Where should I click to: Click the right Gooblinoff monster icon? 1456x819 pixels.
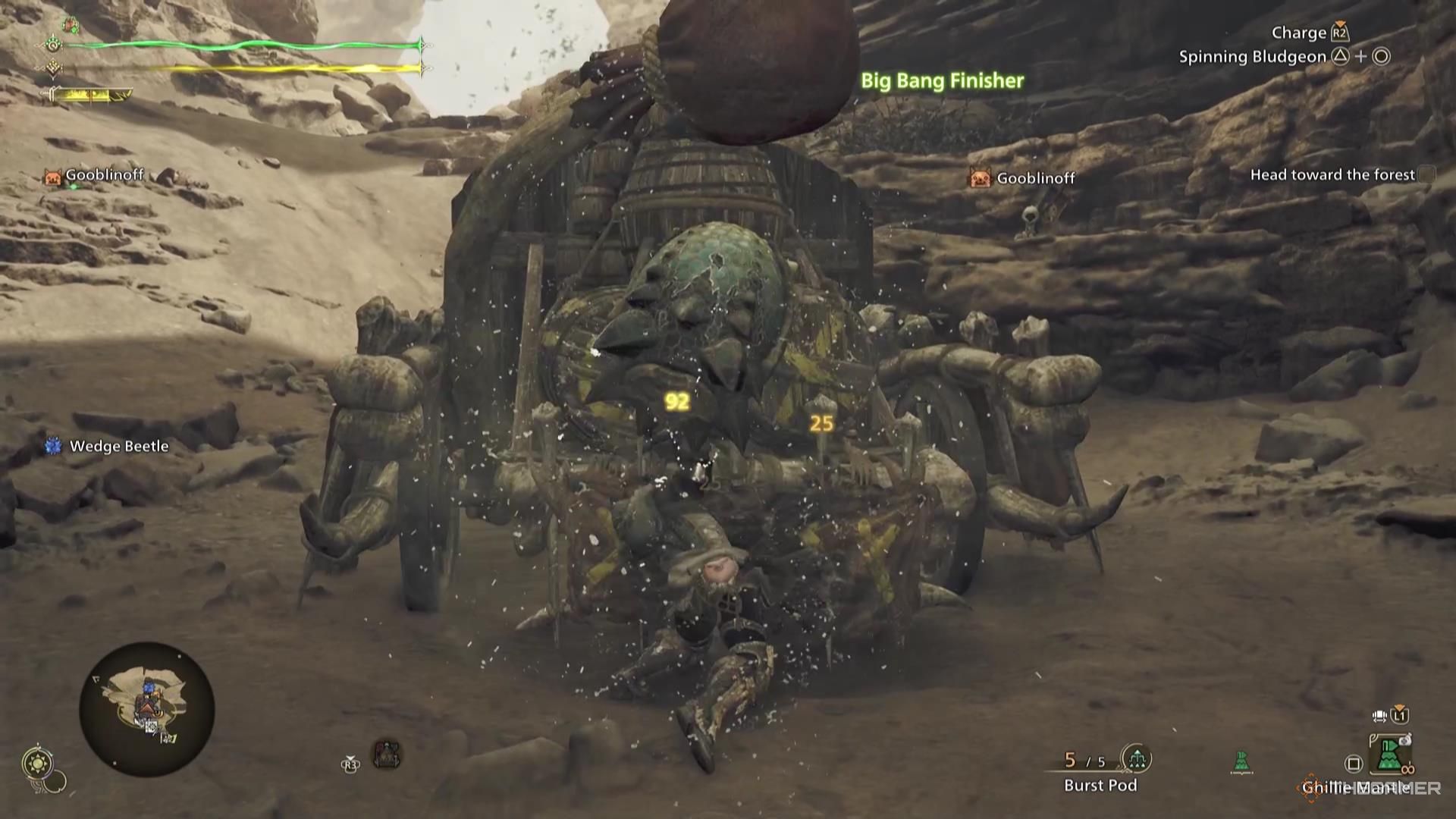[979, 178]
